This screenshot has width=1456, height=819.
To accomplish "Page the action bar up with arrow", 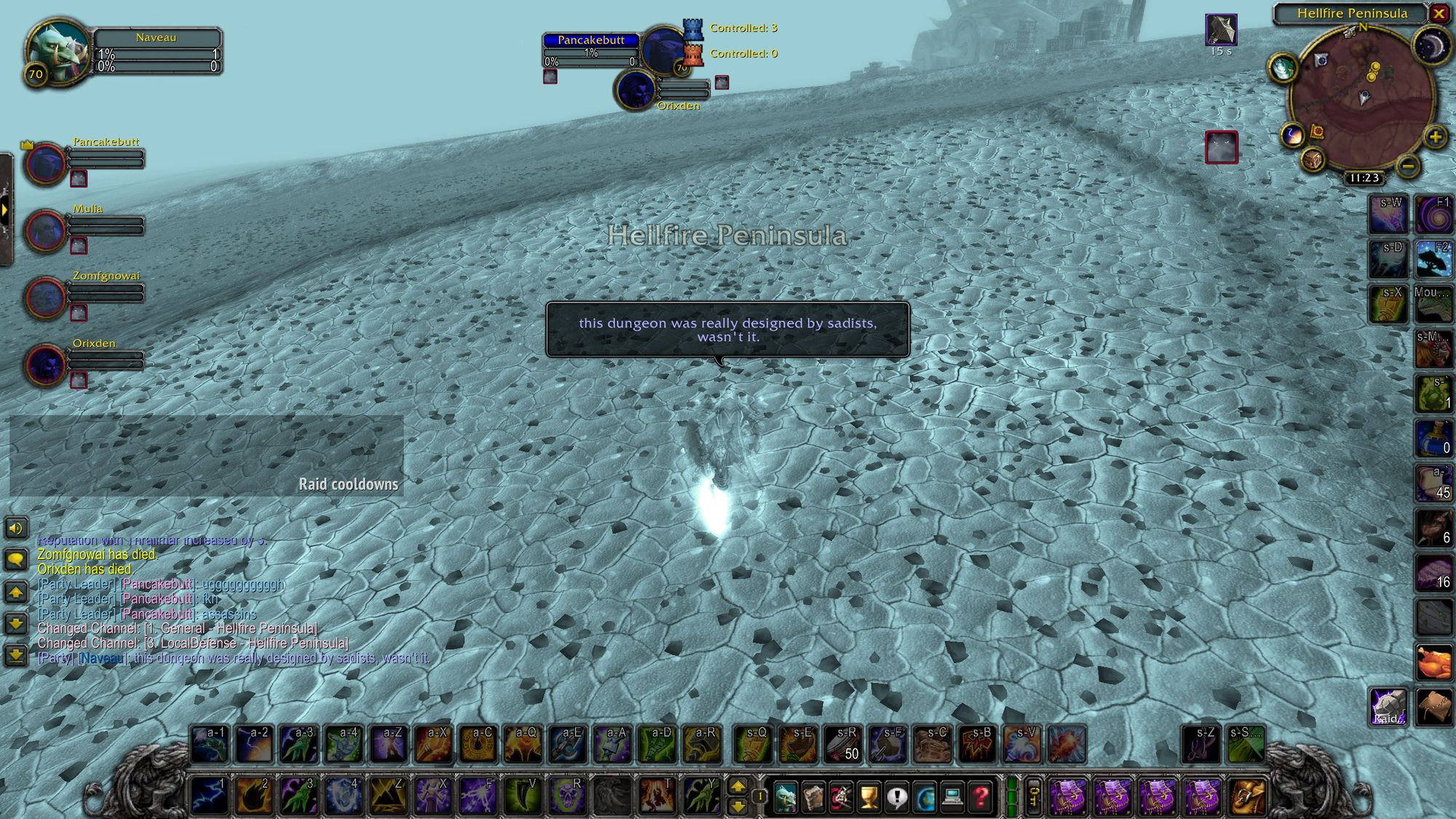I will 737,786.
